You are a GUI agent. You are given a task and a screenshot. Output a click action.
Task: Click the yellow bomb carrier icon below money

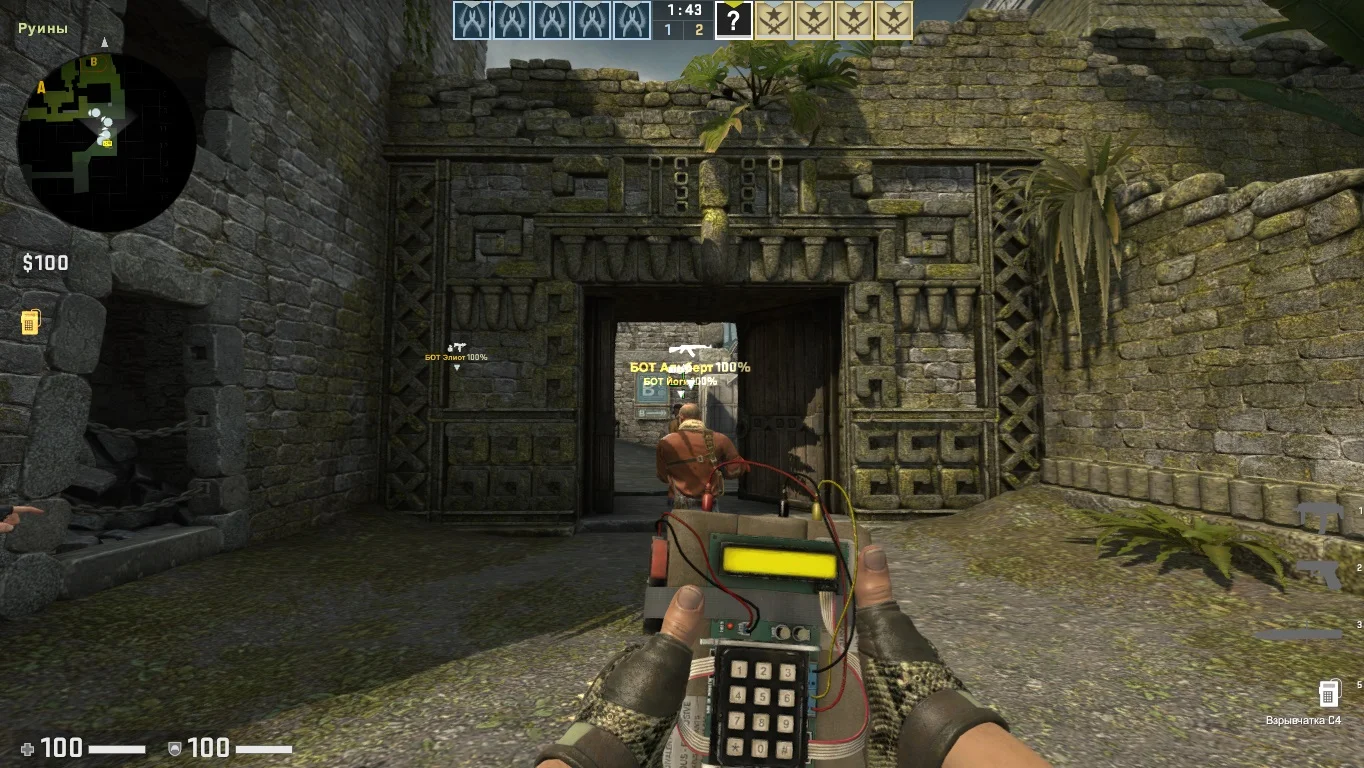tap(30, 322)
